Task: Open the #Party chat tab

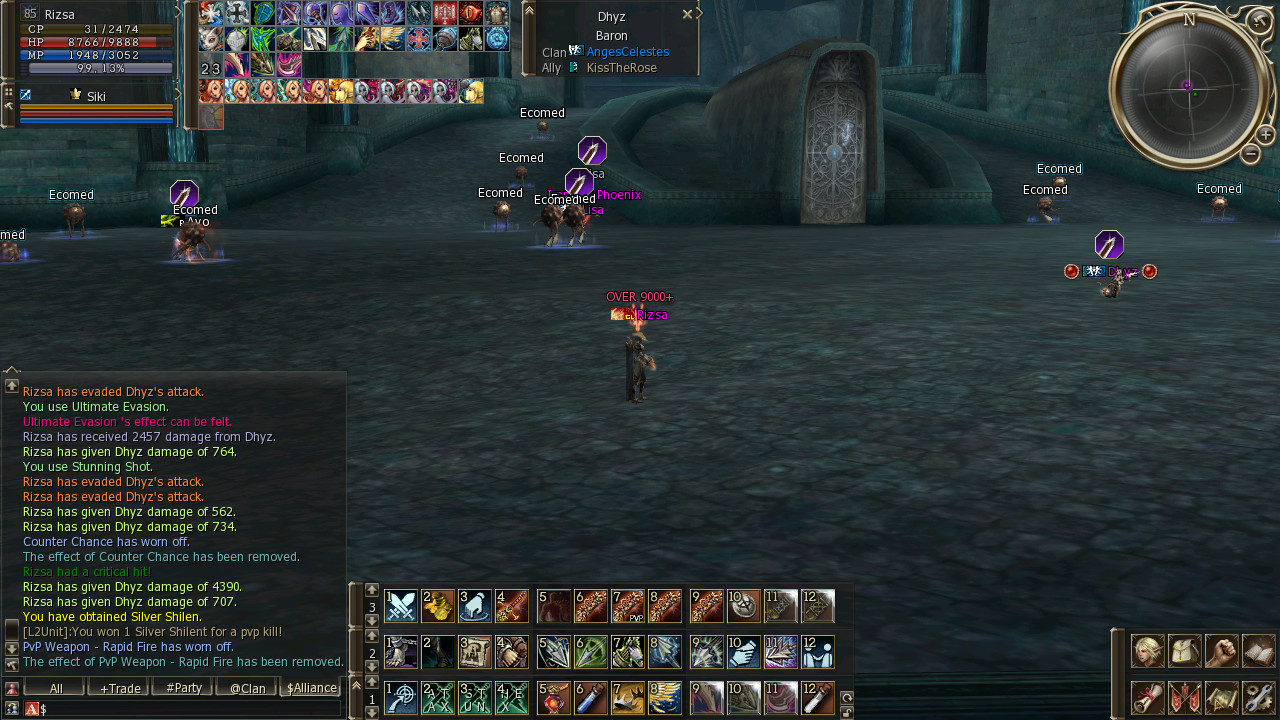Action: (x=183, y=688)
